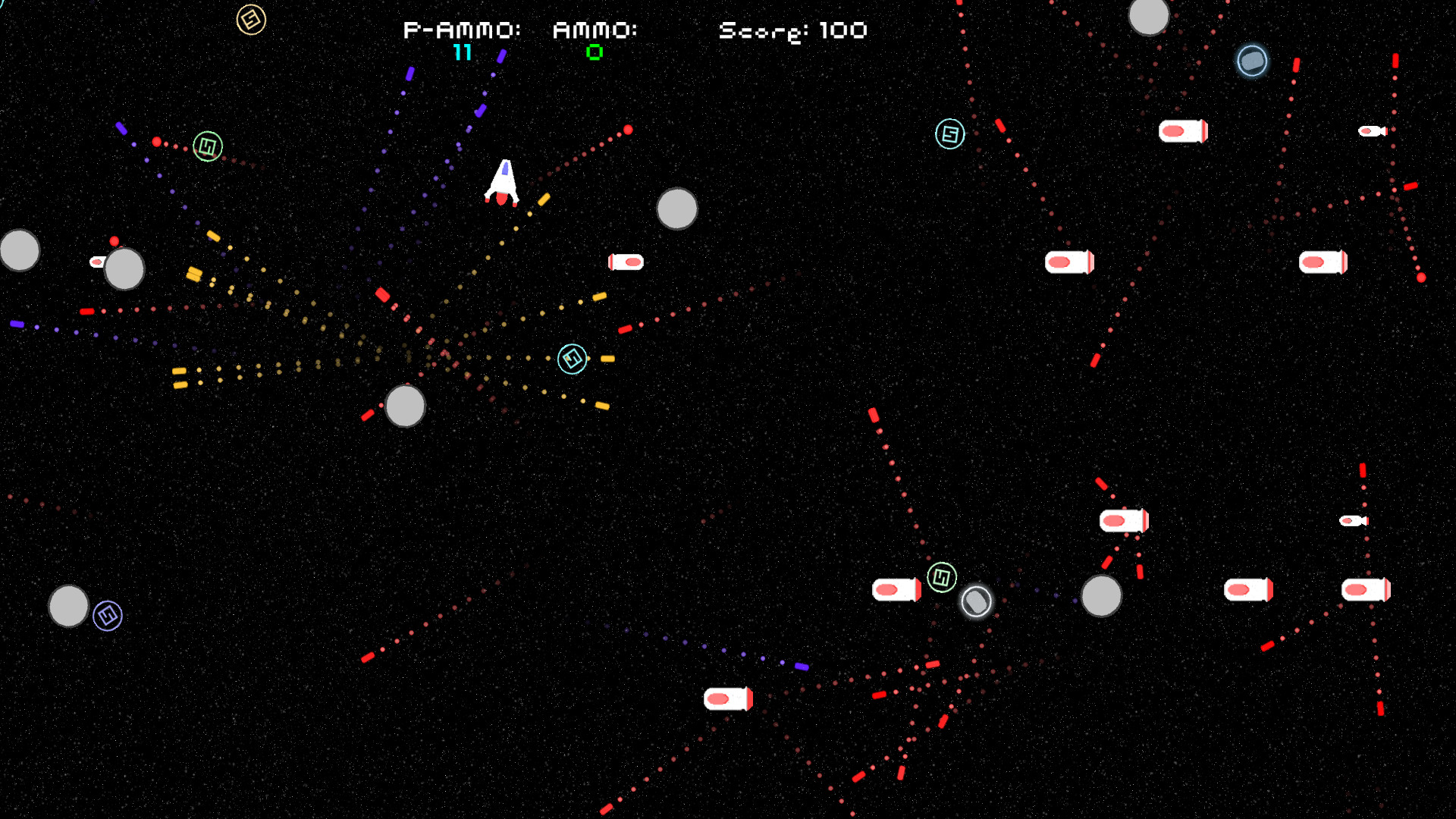Screen dimensions: 1456x819
Task: Select the P-AMMO counter label
Action: (x=461, y=31)
